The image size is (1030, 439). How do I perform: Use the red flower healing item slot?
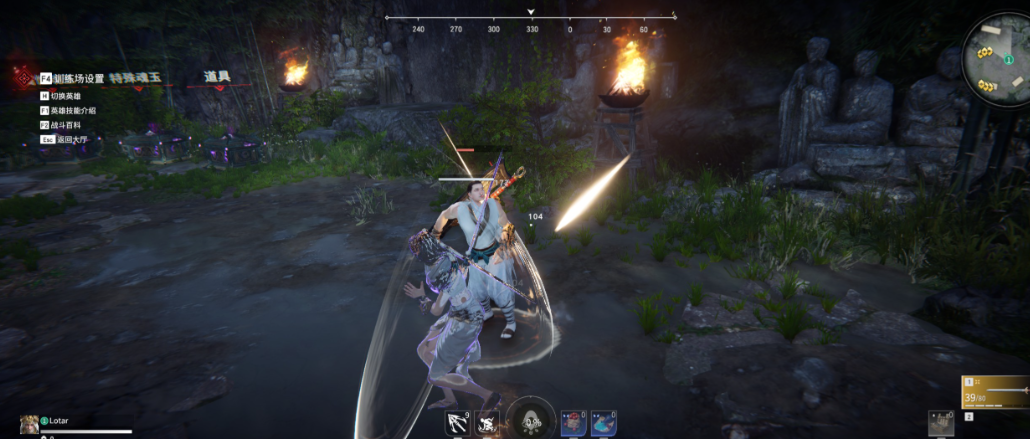click(572, 423)
